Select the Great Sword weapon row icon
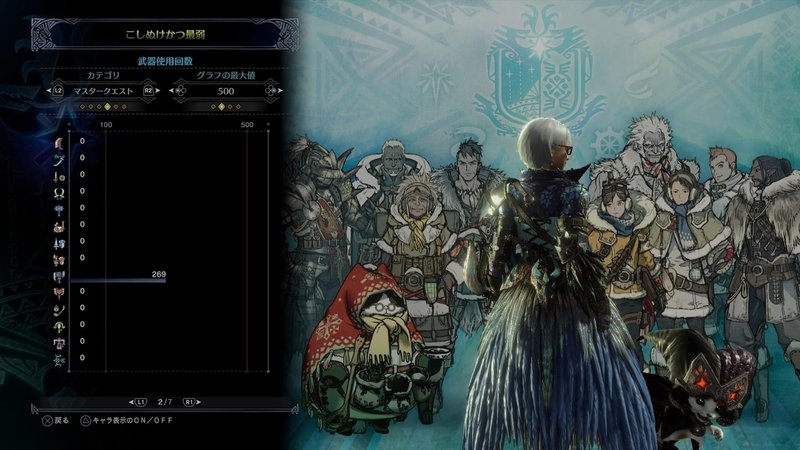Screen dimensions: 800x450 (60, 143)
